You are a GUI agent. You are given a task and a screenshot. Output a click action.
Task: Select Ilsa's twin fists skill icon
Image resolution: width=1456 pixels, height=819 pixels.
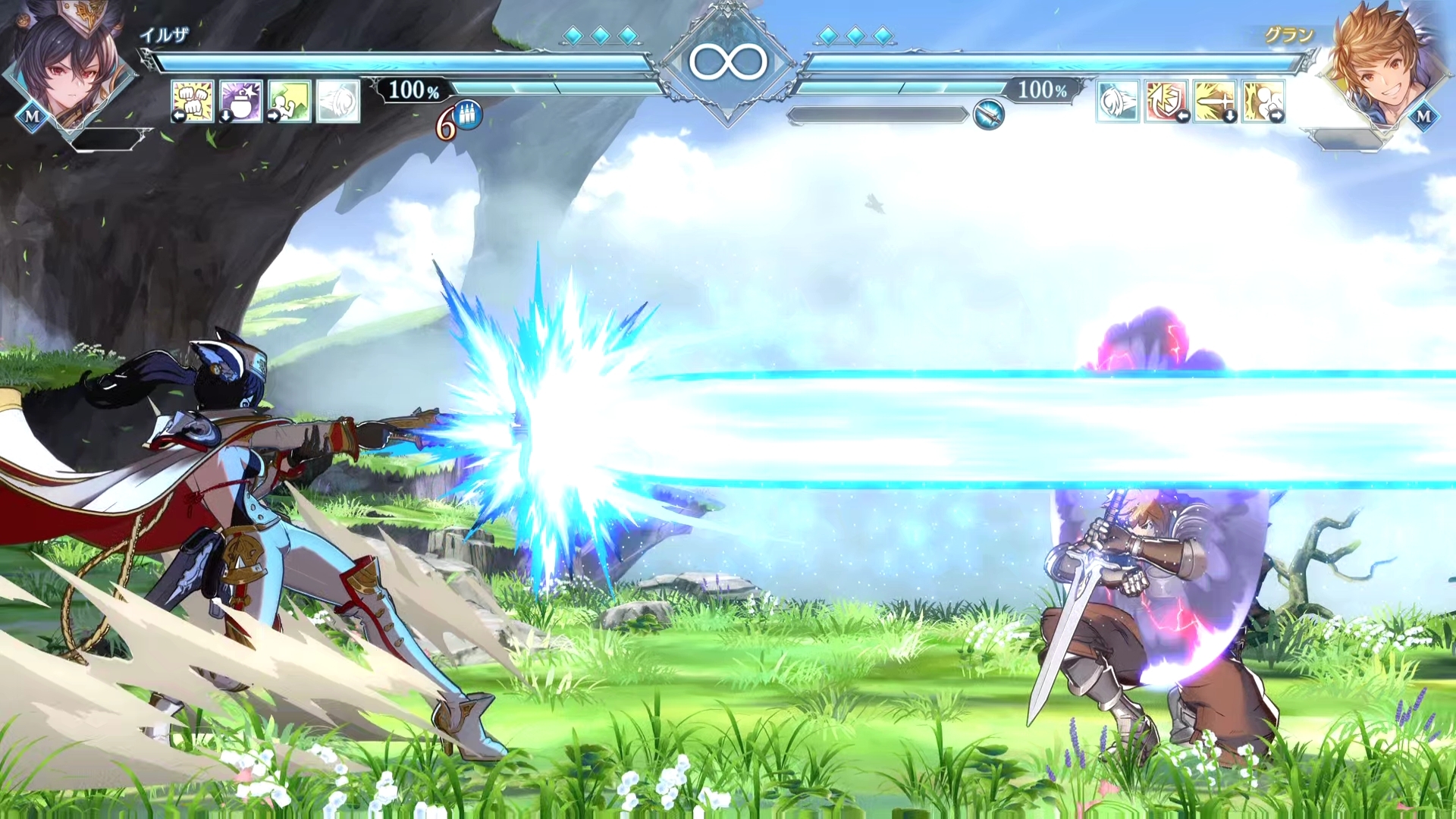point(193,101)
